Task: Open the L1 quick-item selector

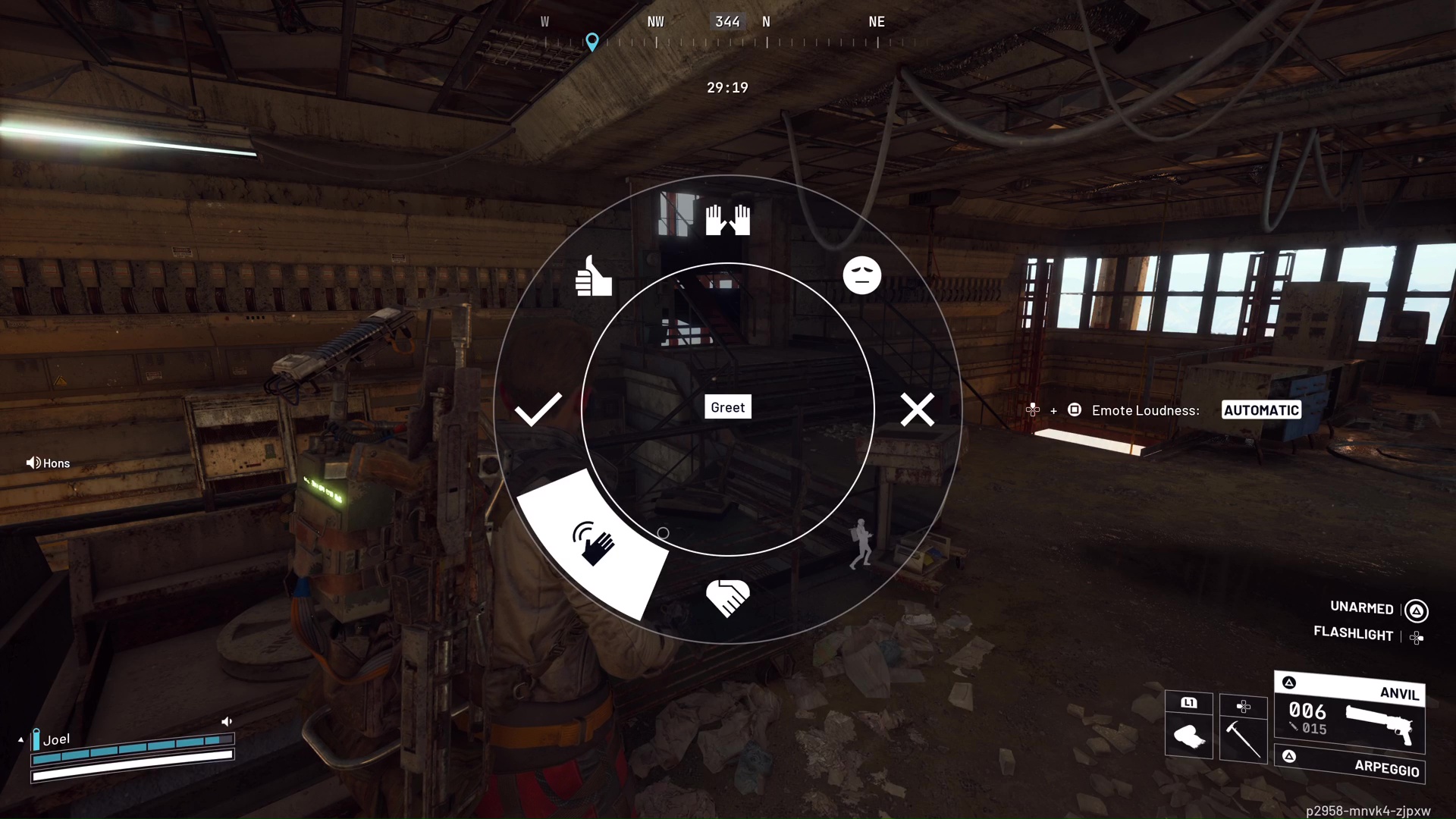Action: pyautogui.click(x=1188, y=703)
